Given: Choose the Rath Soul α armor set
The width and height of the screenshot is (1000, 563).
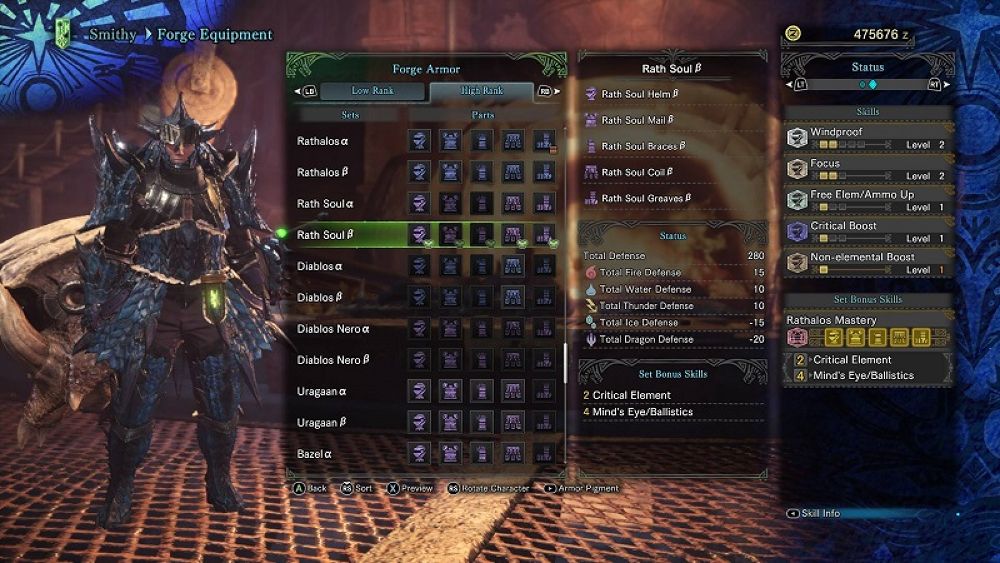Looking at the screenshot, I should pos(324,204).
